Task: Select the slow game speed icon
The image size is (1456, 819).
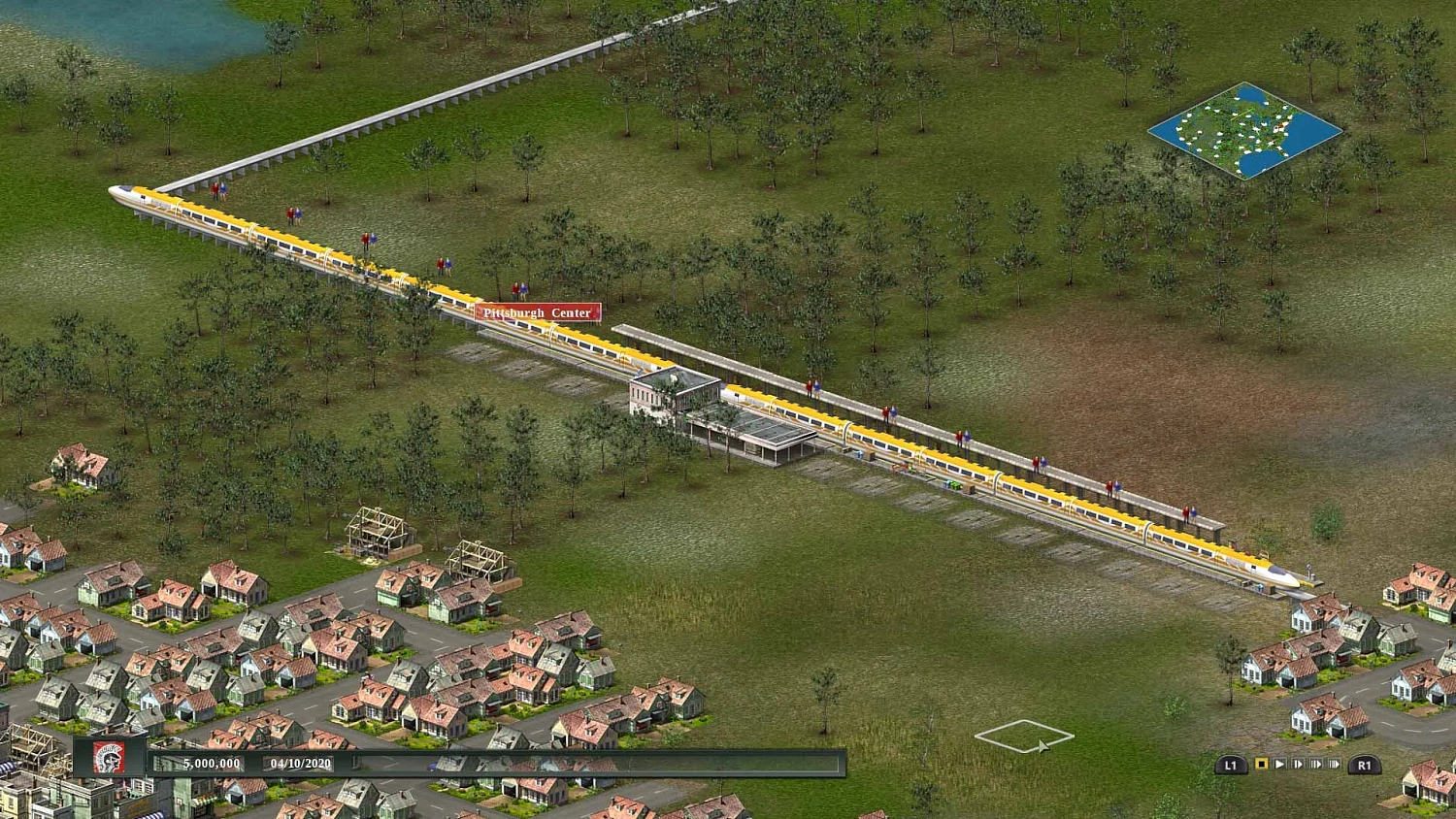Action: pyautogui.click(x=1299, y=765)
